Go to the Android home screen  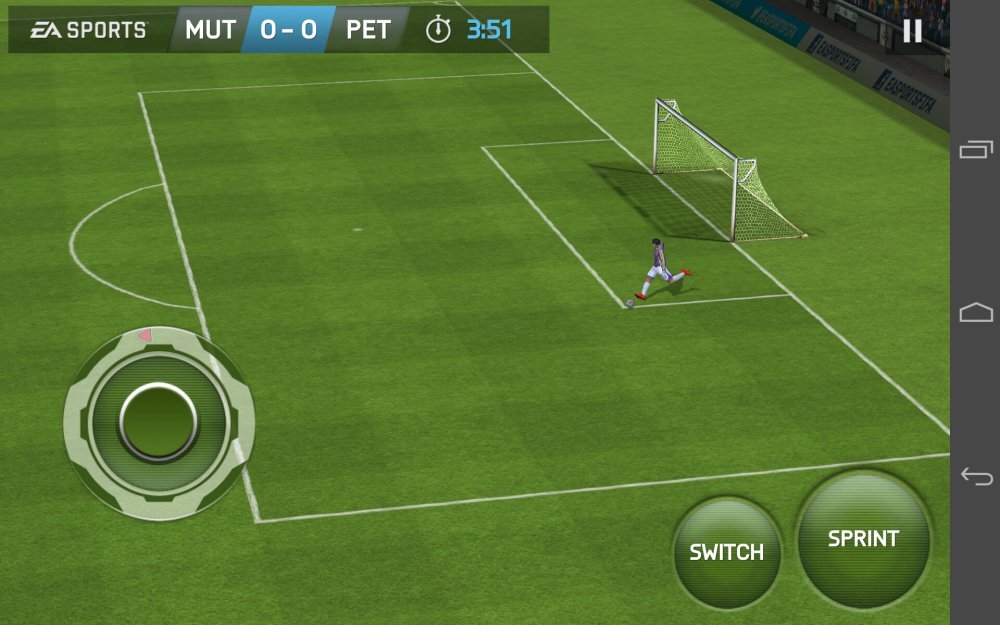pos(976,313)
